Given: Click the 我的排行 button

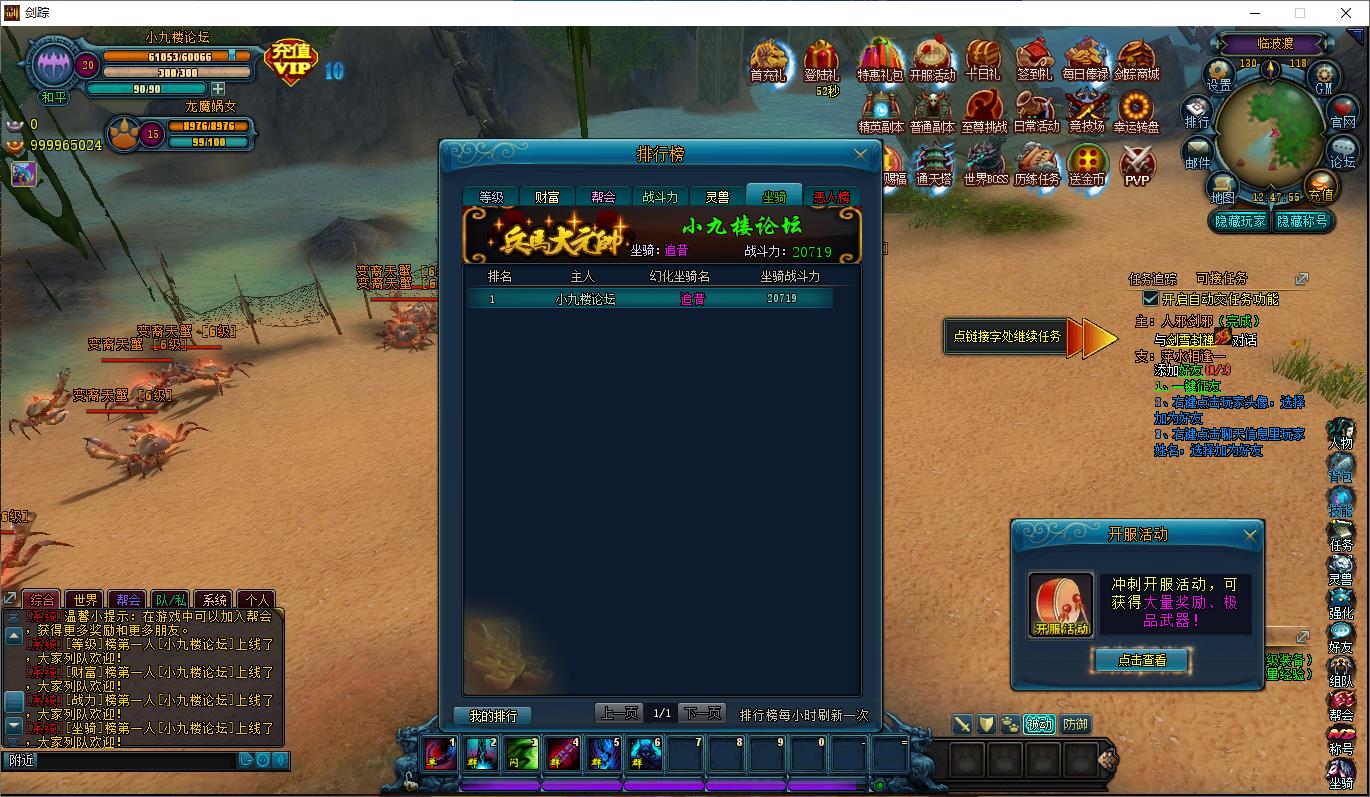Looking at the screenshot, I should point(493,716).
